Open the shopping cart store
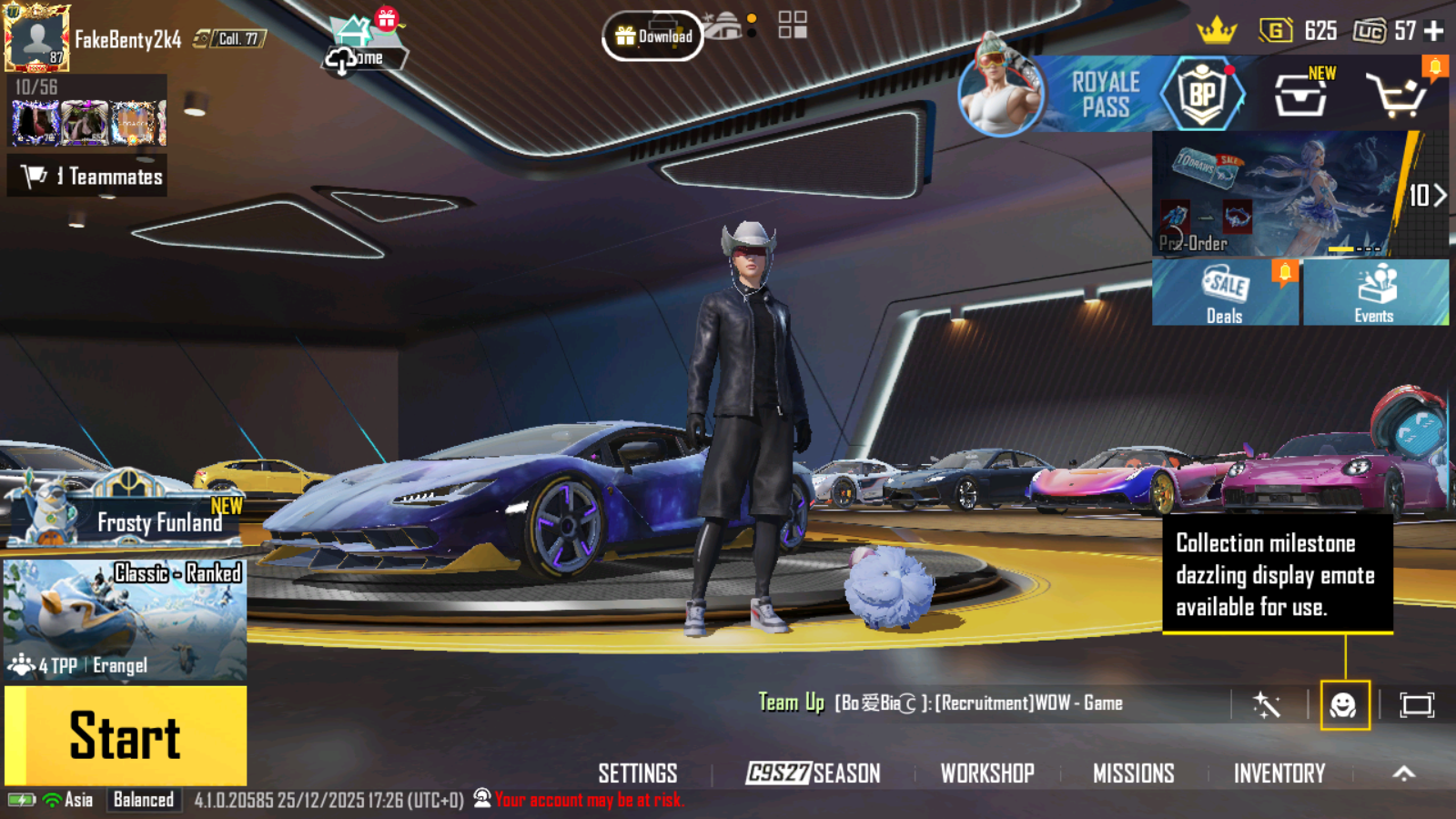This screenshot has height=819, width=1456. 1396,95
